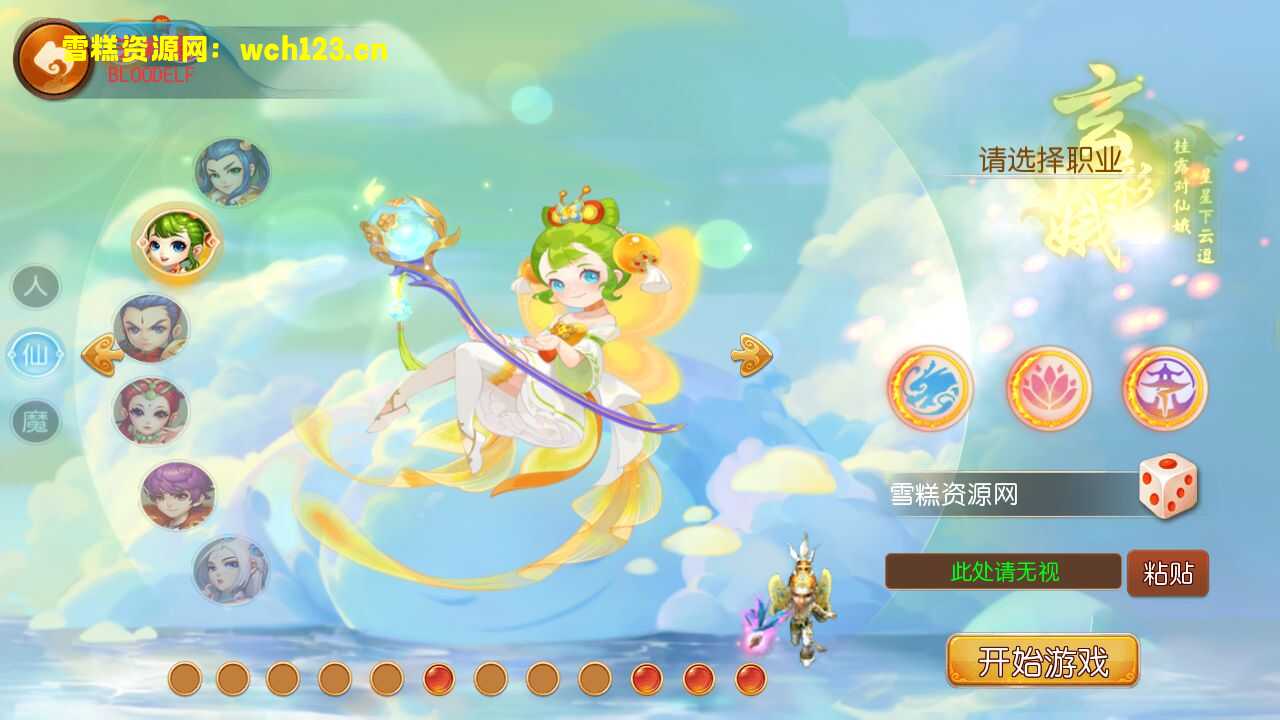The height and width of the screenshot is (720, 1280).
Task: Select the pink lotus class icon
Action: pyautogui.click(x=1048, y=390)
